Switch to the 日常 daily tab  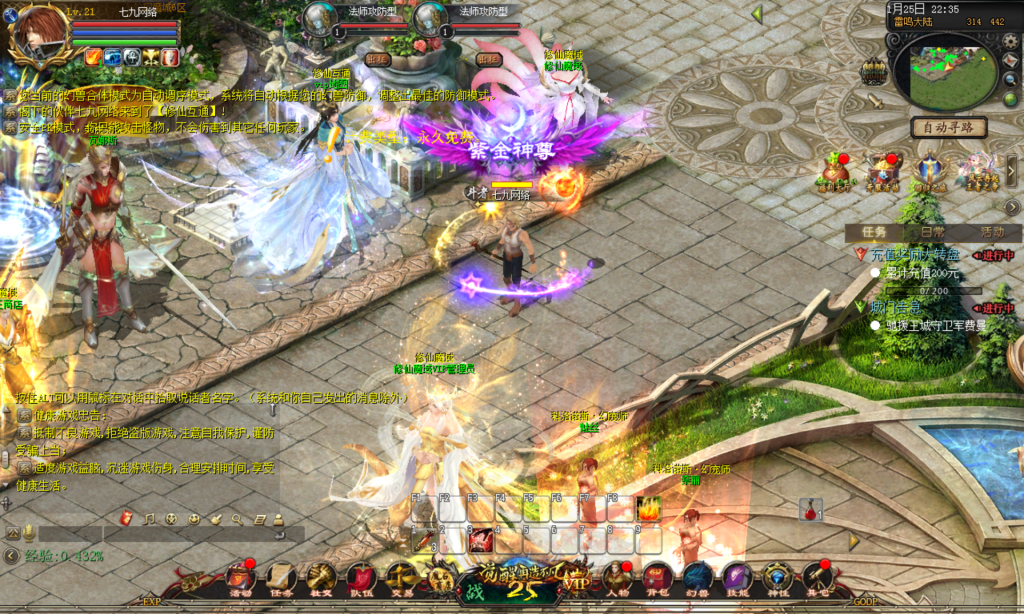[x=932, y=232]
